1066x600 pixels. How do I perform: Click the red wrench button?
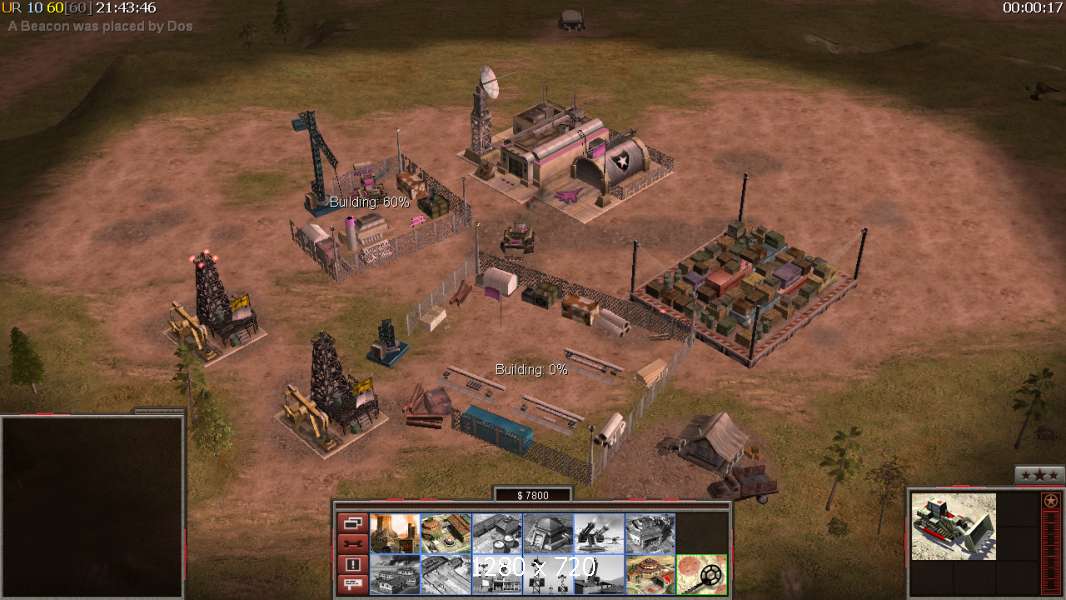[x=352, y=544]
